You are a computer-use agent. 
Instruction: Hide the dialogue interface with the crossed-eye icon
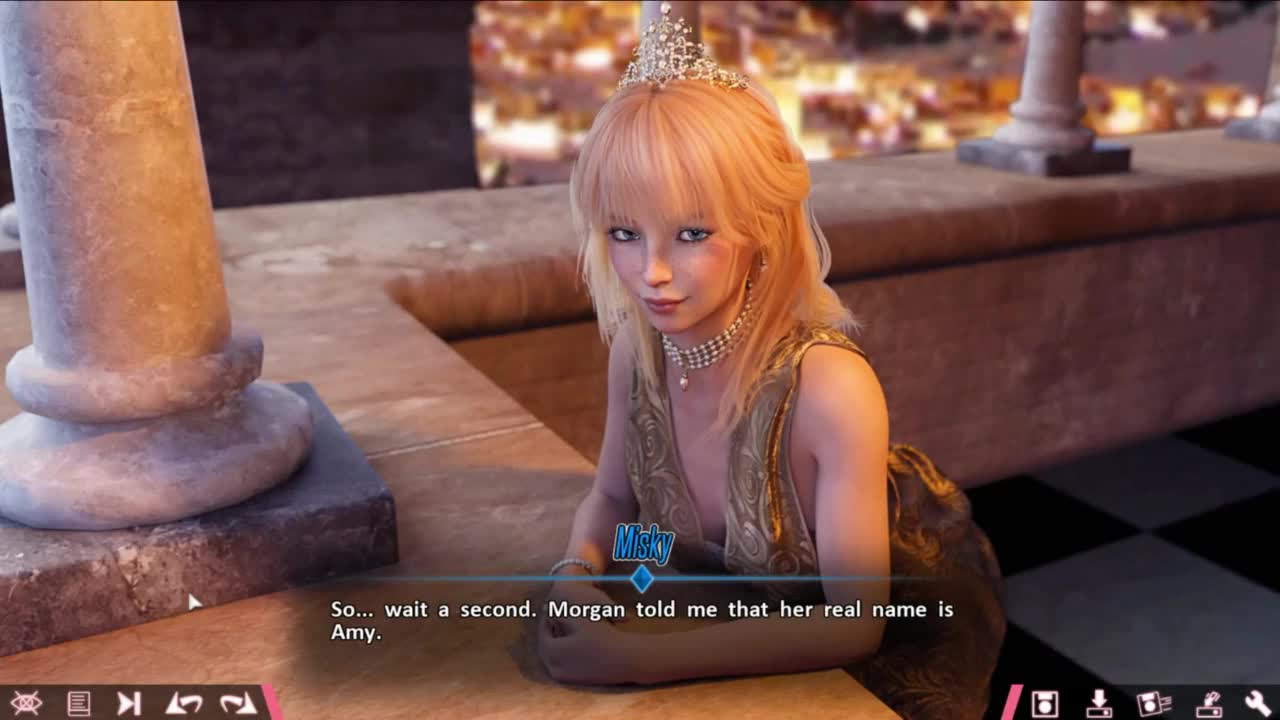26,703
